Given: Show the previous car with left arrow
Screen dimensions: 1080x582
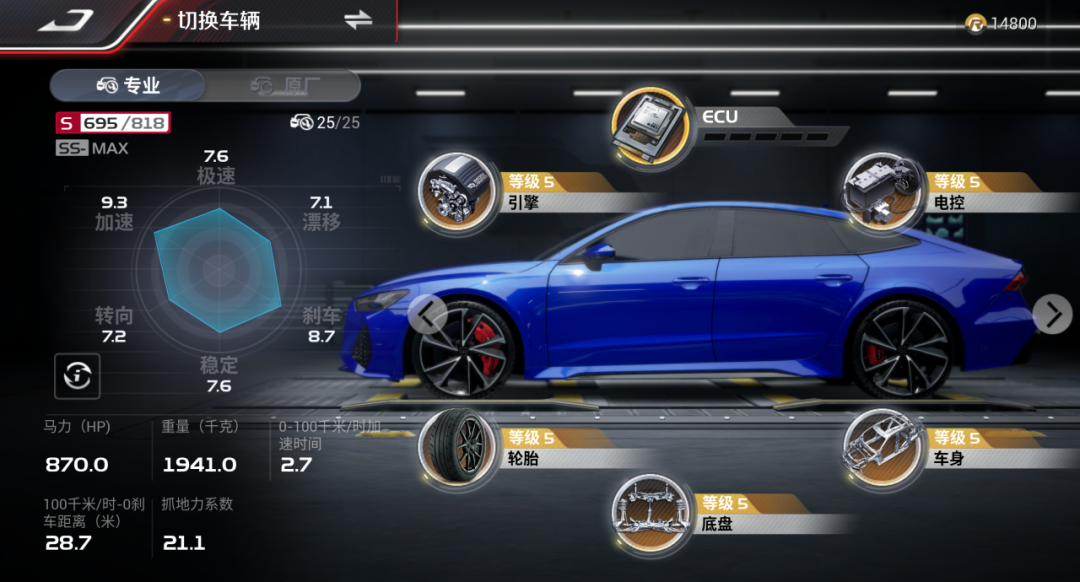Looking at the screenshot, I should (x=427, y=314).
